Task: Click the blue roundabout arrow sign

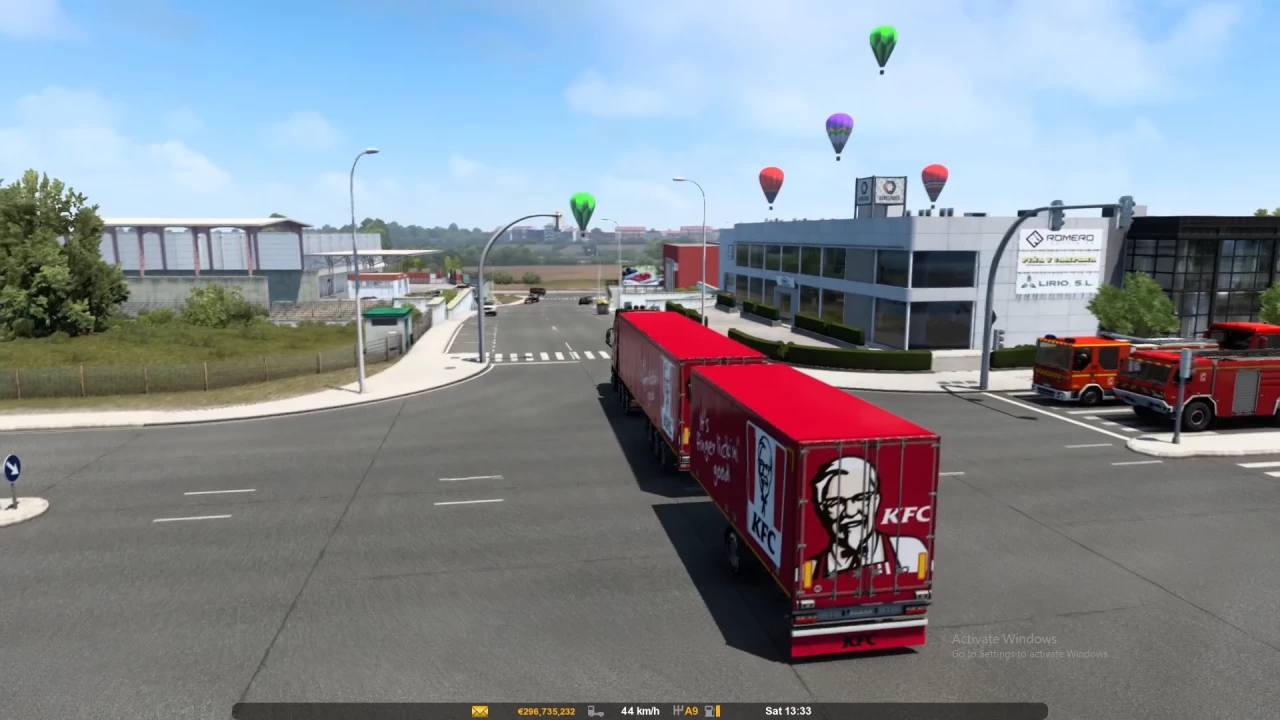Action: [14, 469]
